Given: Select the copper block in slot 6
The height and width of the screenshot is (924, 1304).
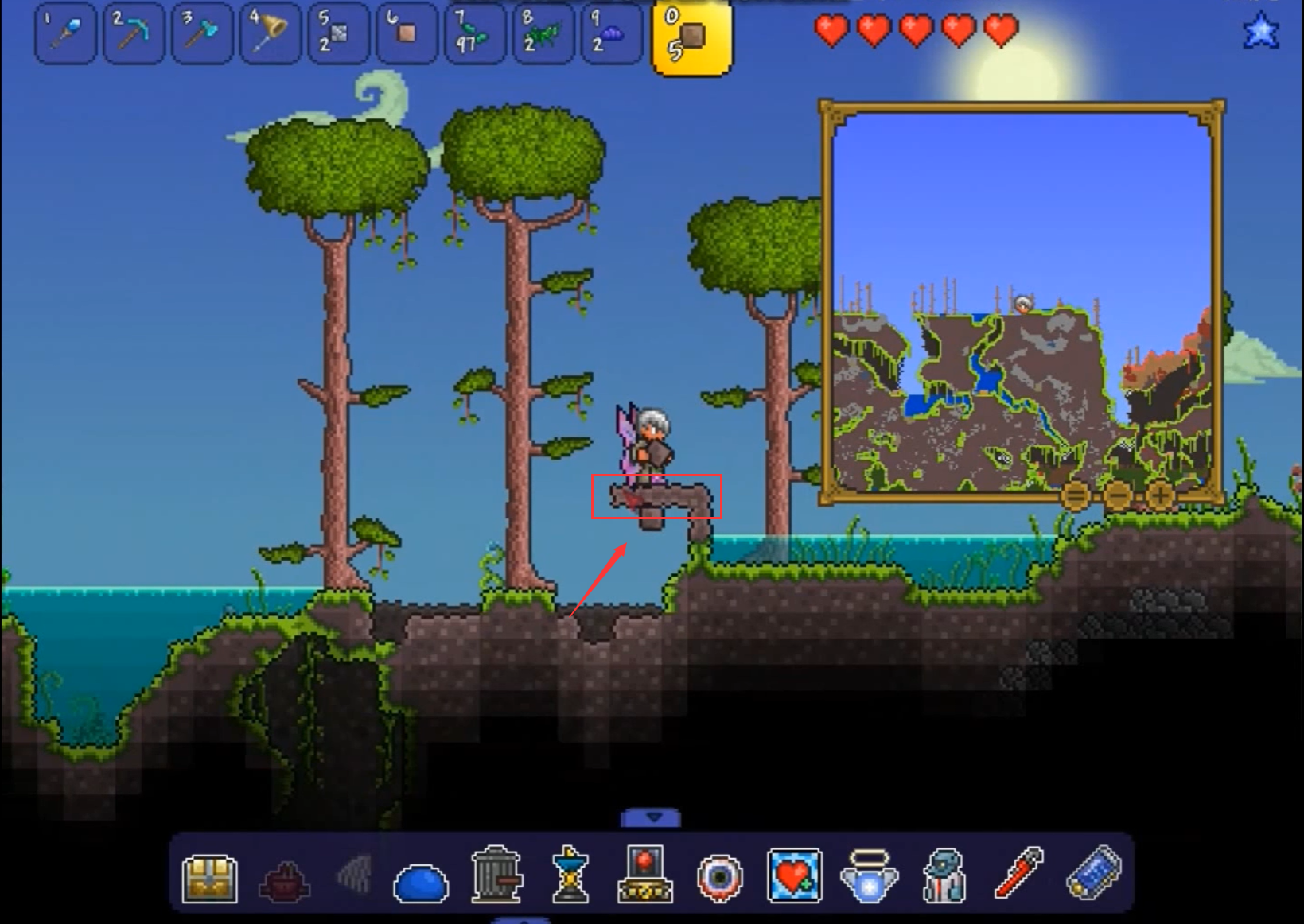Looking at the screenshot, I should tap(406, 34).
